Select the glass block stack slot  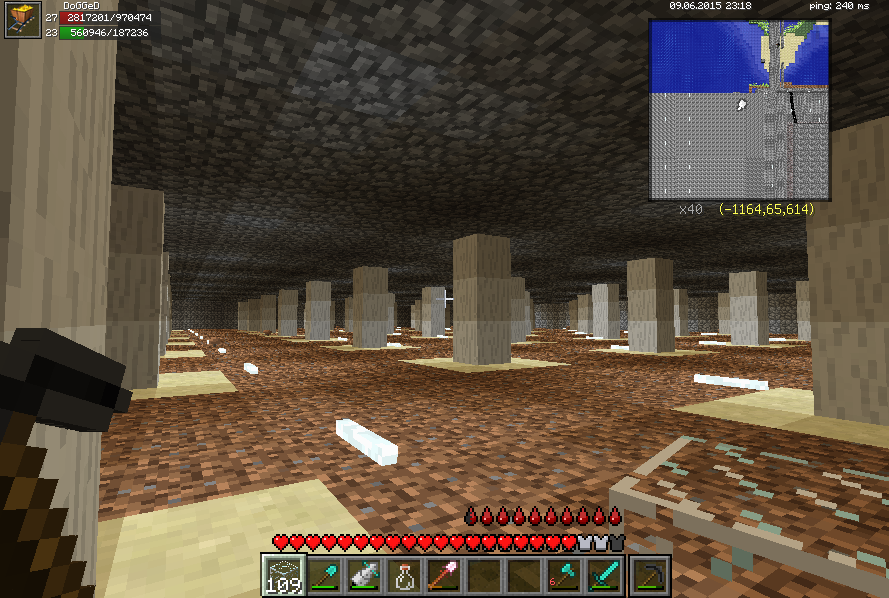pyautogui.click(x=282, y=575)
